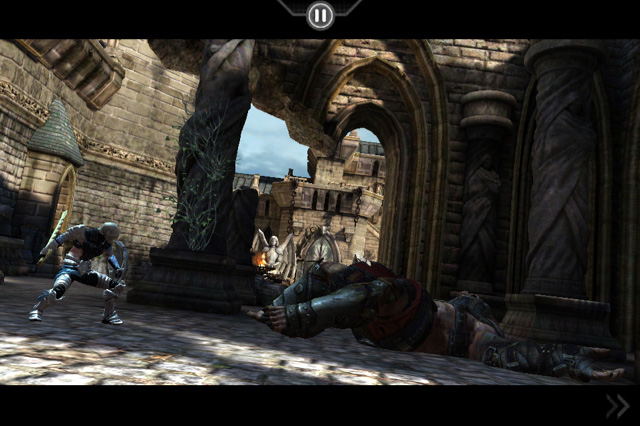The image size is (640, 426).
Task: Pause the game with the top button
Action: point(320,15)
